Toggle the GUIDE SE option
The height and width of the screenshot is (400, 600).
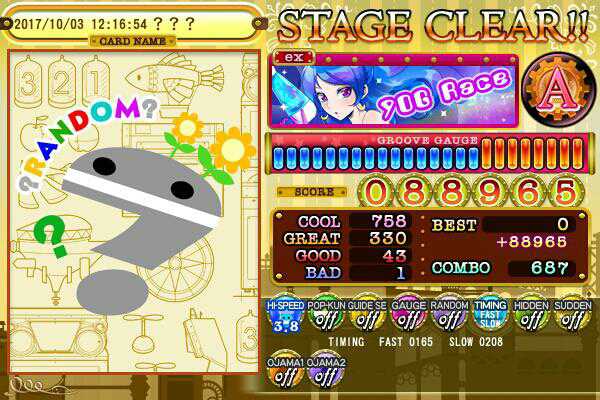point(367,315)
